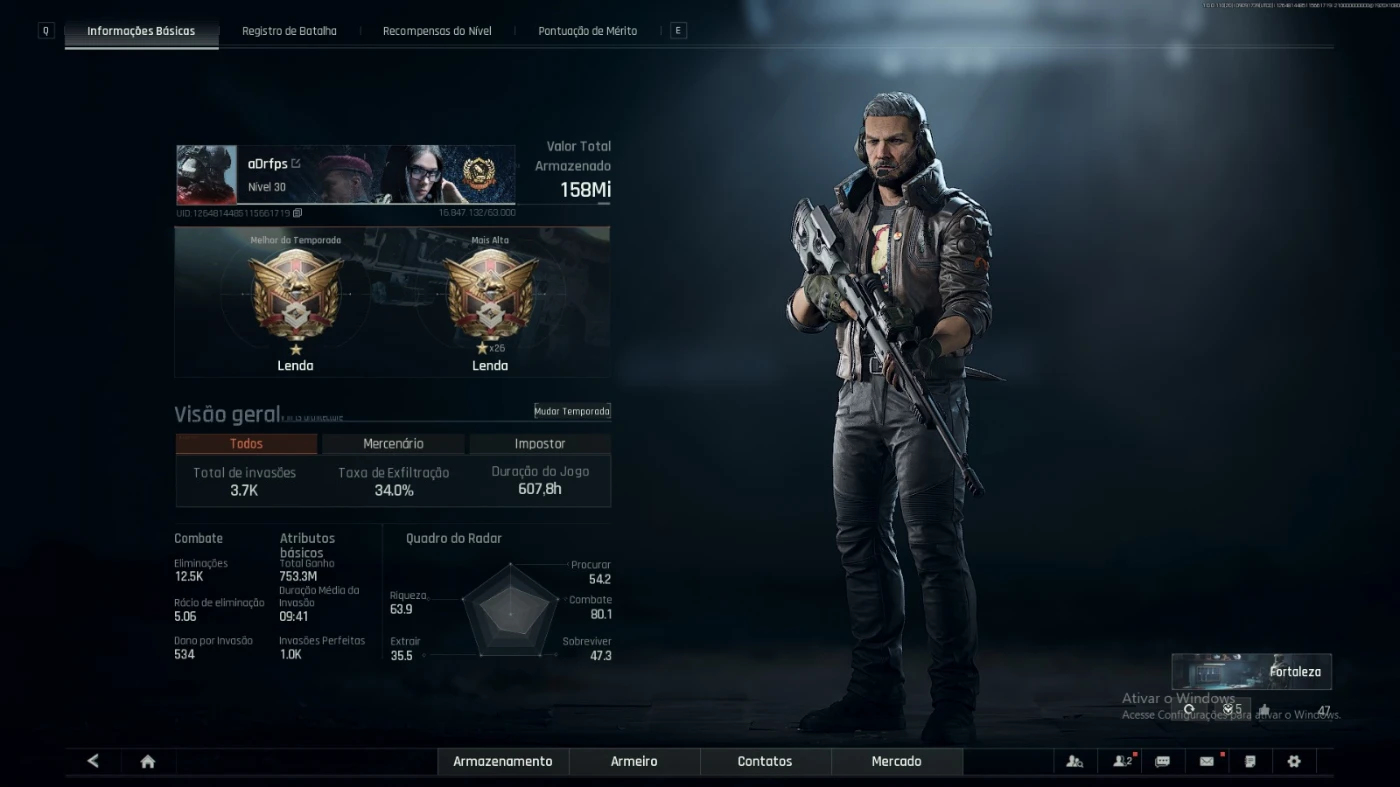Select the Pontuação de Mérito tab

pos(587,31)
